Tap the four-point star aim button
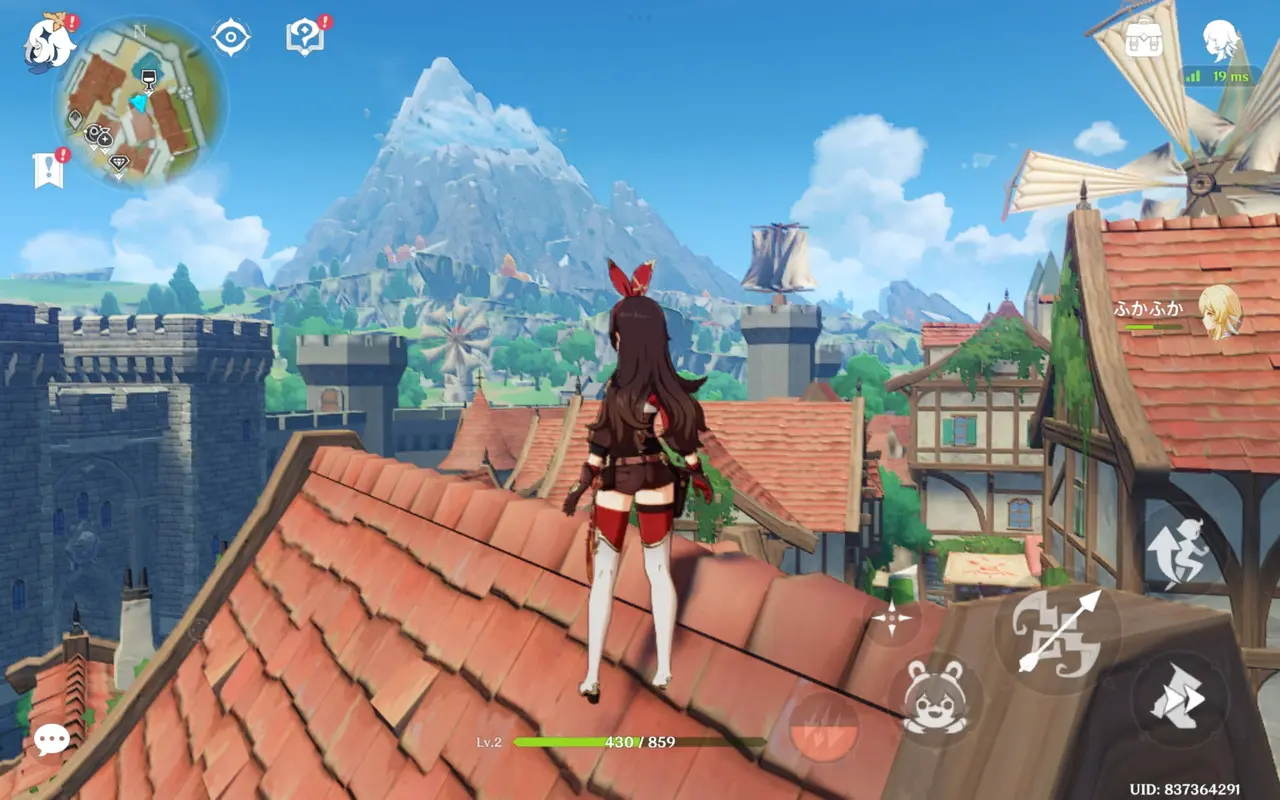This screenshot has width=1280, height=800. click(890, 618)
